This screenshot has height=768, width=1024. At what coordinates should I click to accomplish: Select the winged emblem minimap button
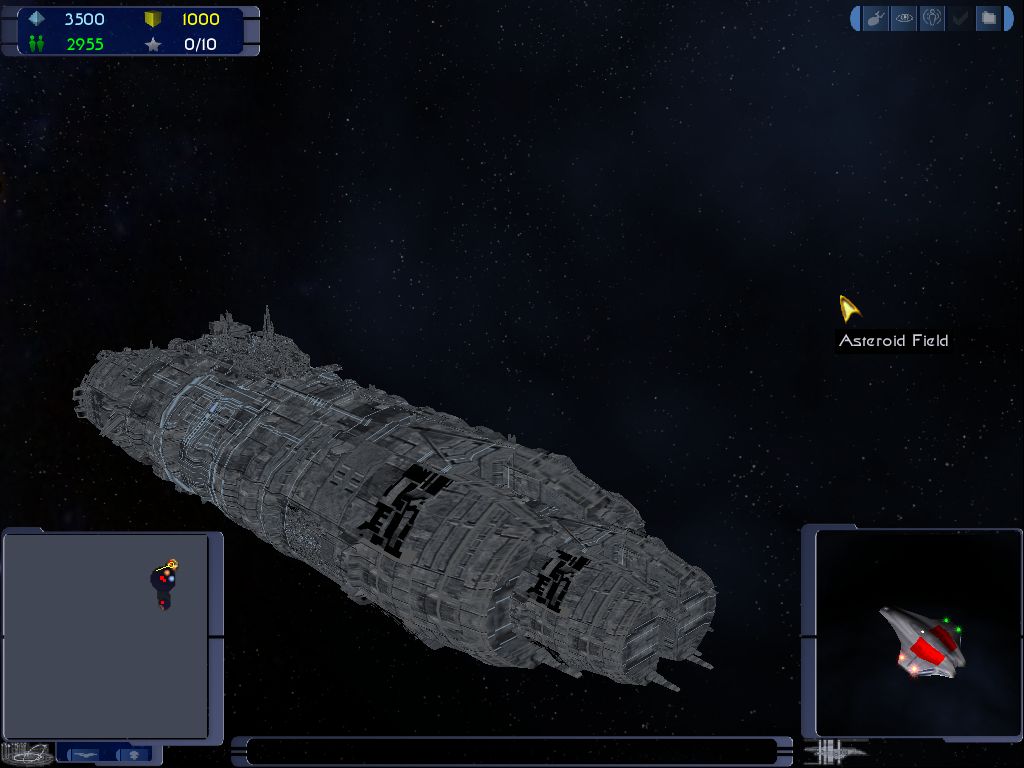pos(83,753)
